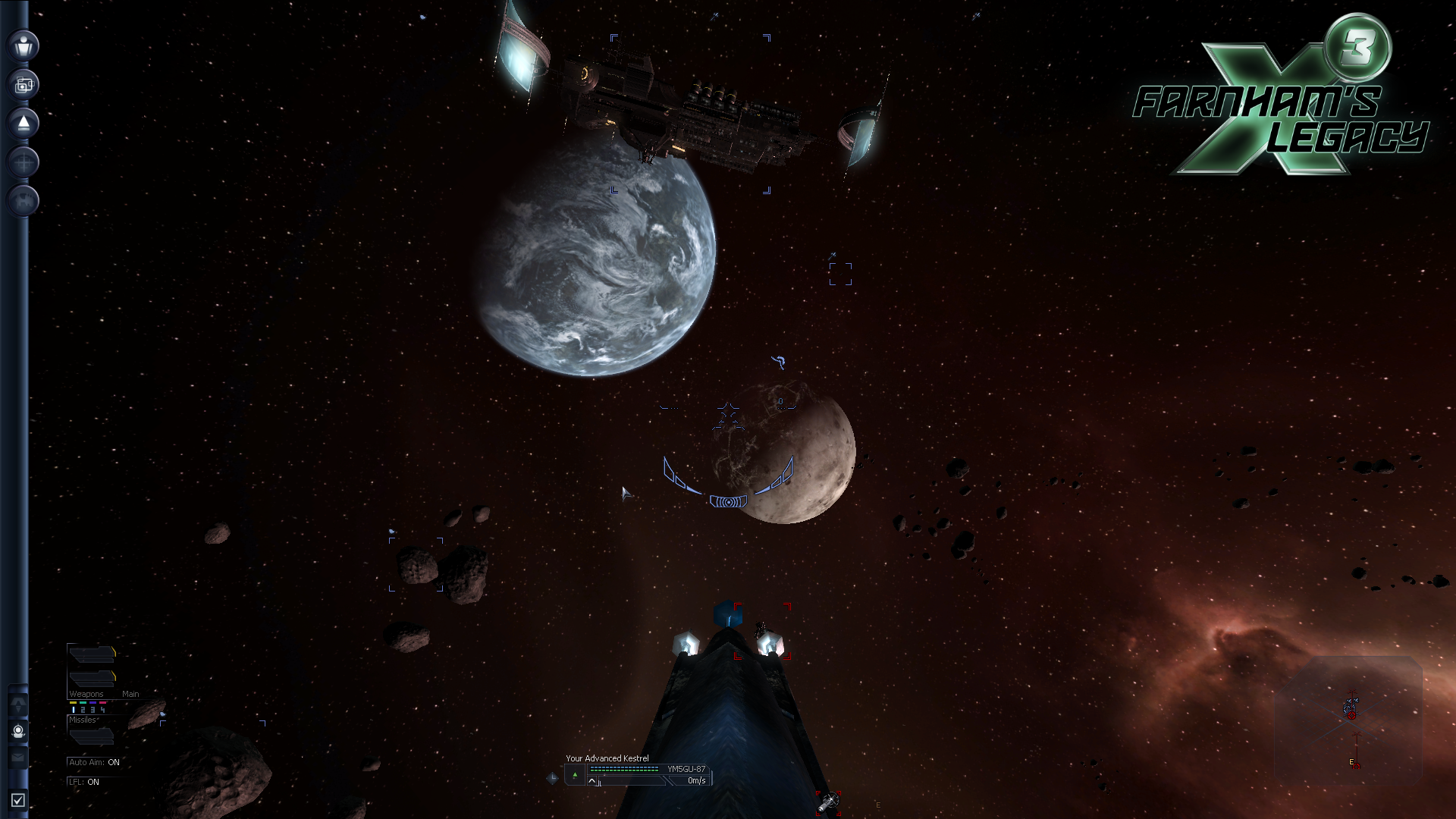Click the clock icon beside ship panel
The height and width of the screenshot is (819, 1456).
coord(552,777)
